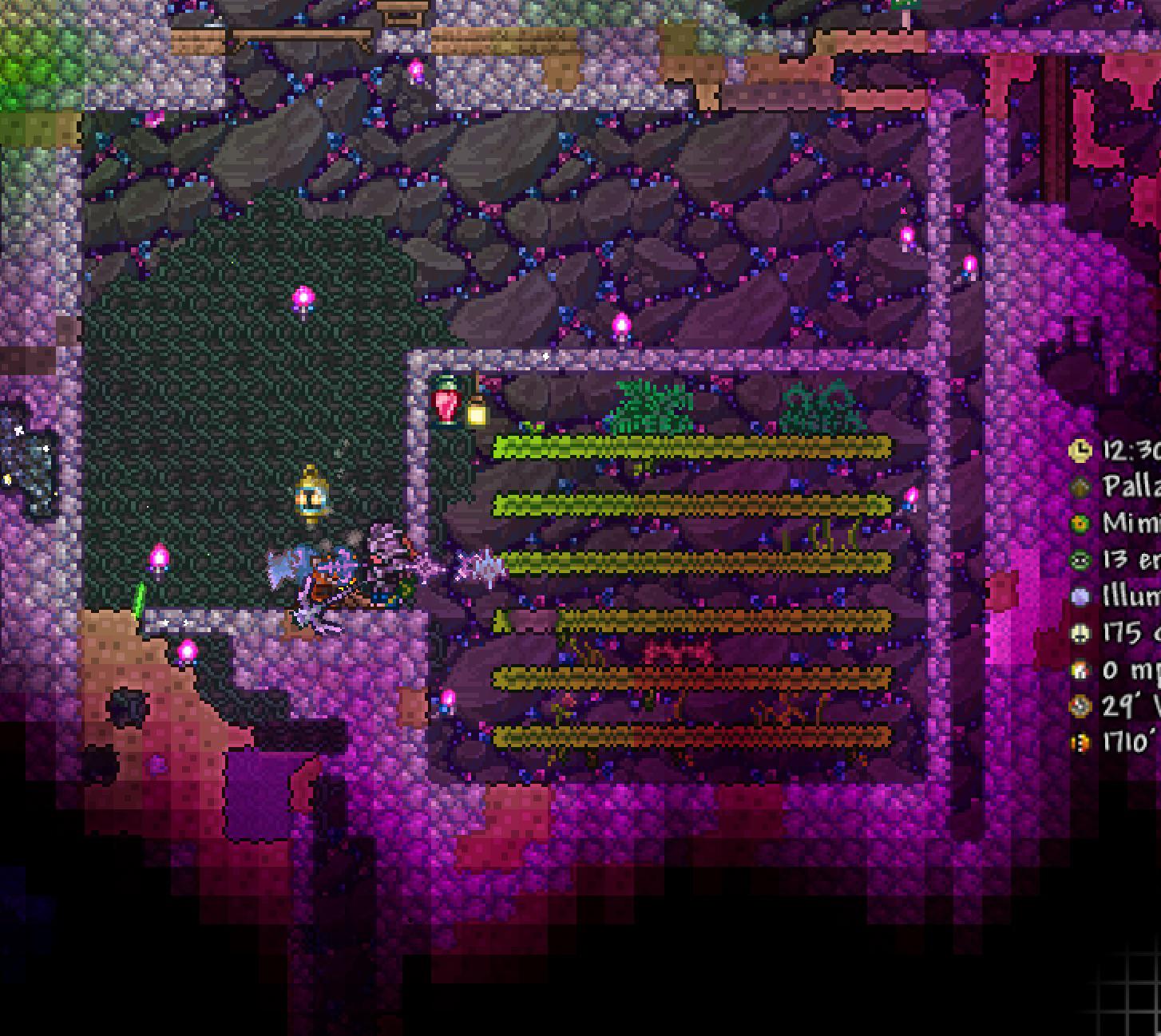Screen dimensions: 1161x1036
Task: Click the topmost herb planter row
Action: (691, 445)
